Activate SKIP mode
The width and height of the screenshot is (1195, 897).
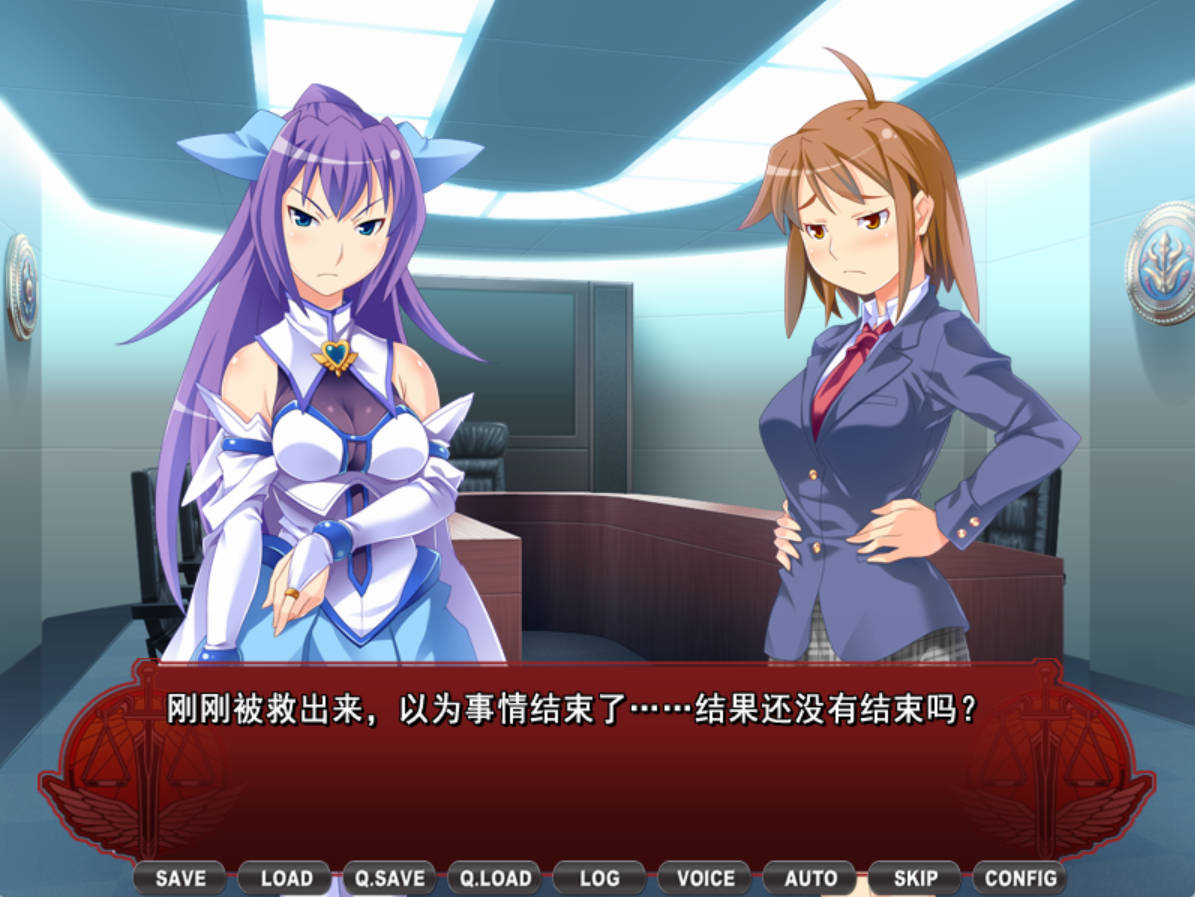(915, 878)
